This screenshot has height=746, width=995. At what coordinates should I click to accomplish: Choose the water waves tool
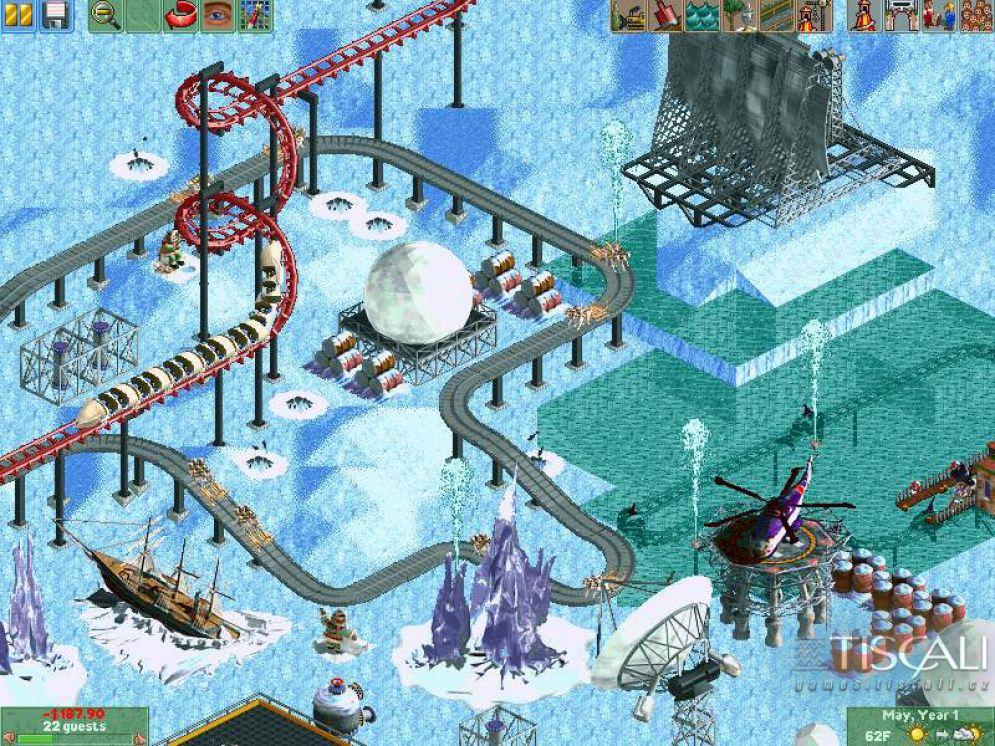pyautogui.click(x=703, y=16)
